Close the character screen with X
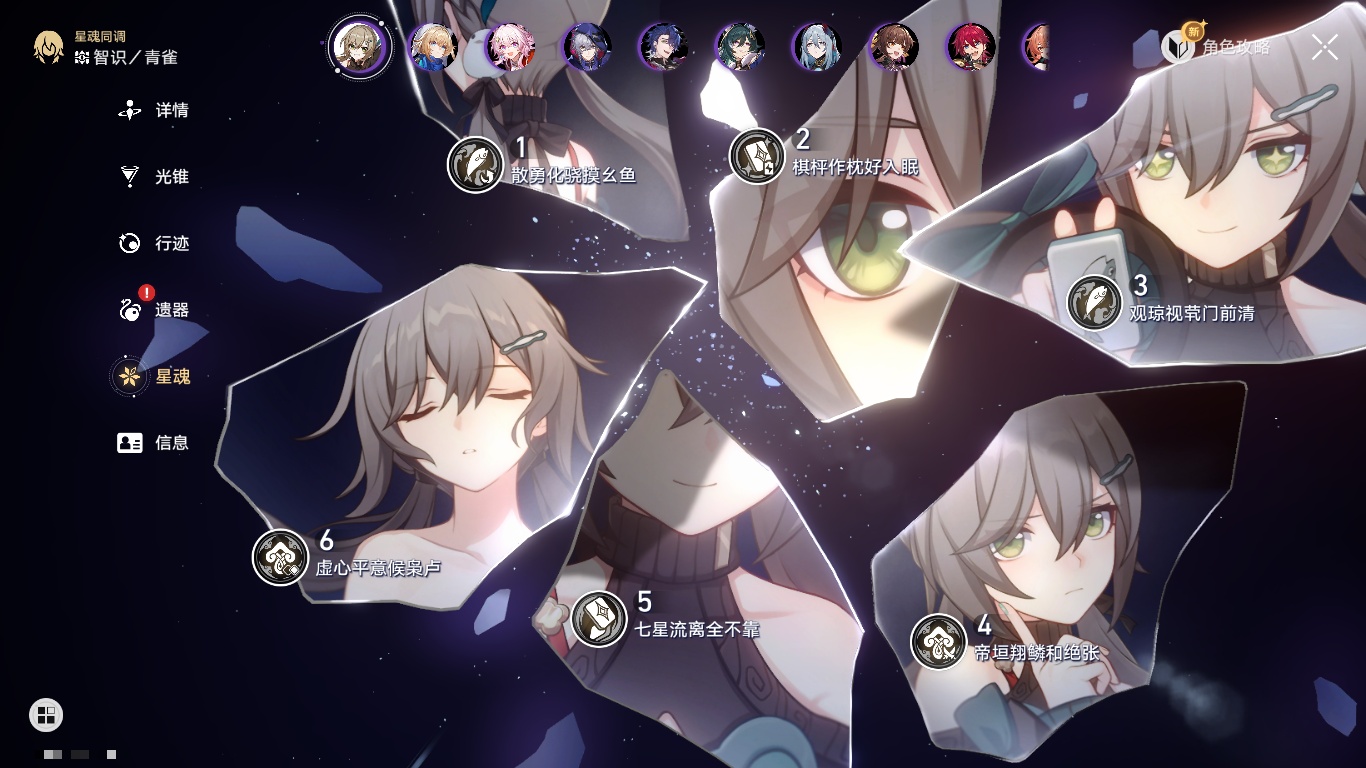1366x768 pixels. click(x=1325, y=47)
